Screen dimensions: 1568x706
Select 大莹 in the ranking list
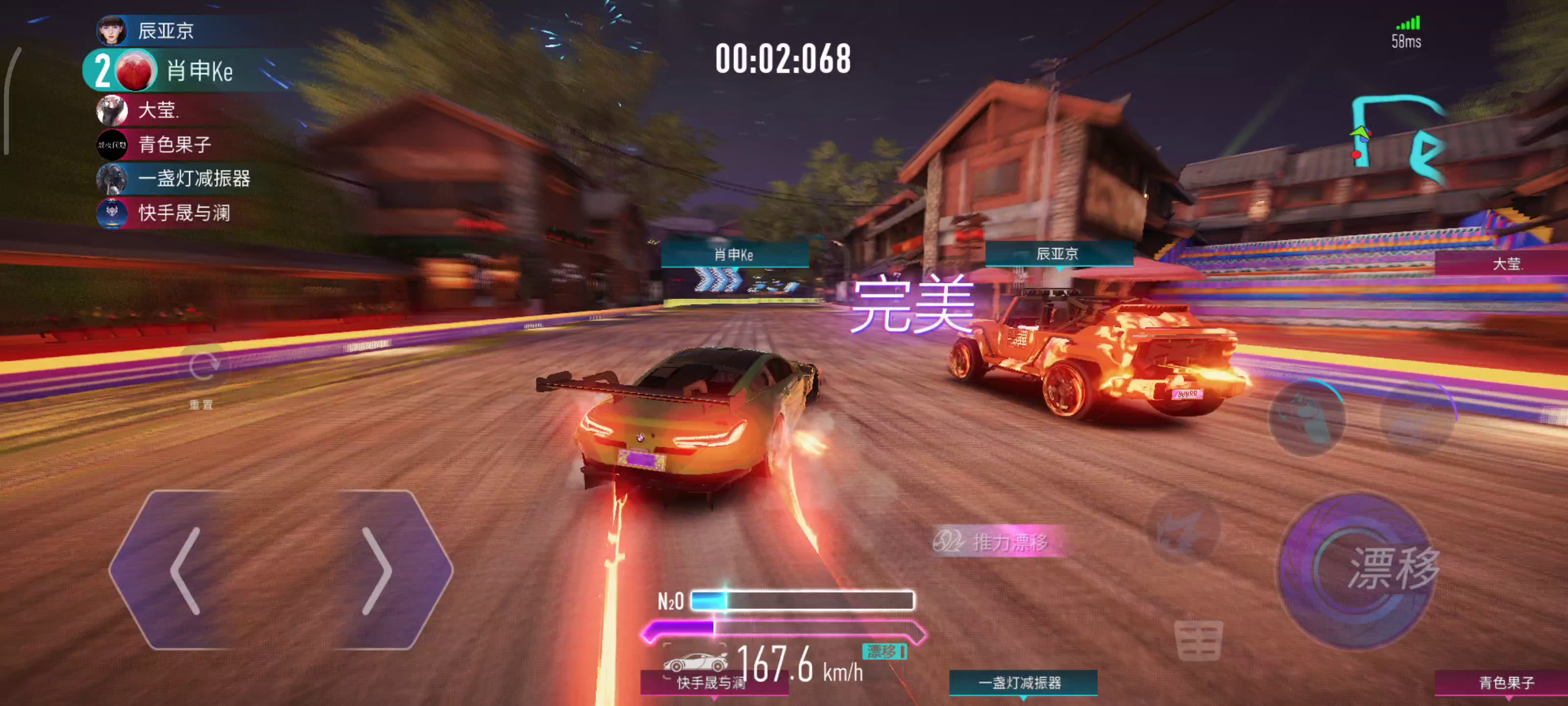tap(157, 110)
